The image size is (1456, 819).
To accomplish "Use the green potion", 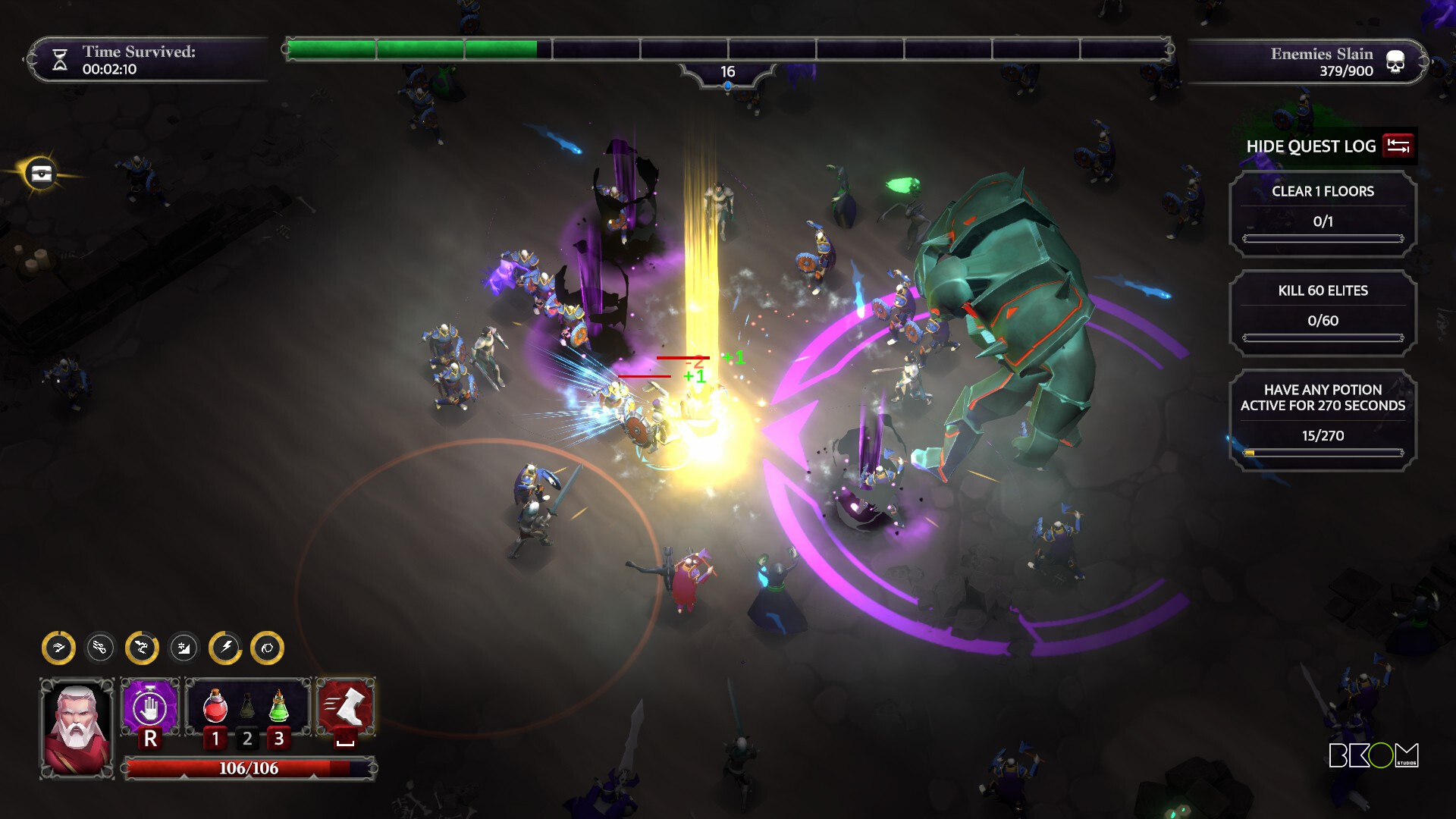I will pyautogui.click(x=279, y=707).
